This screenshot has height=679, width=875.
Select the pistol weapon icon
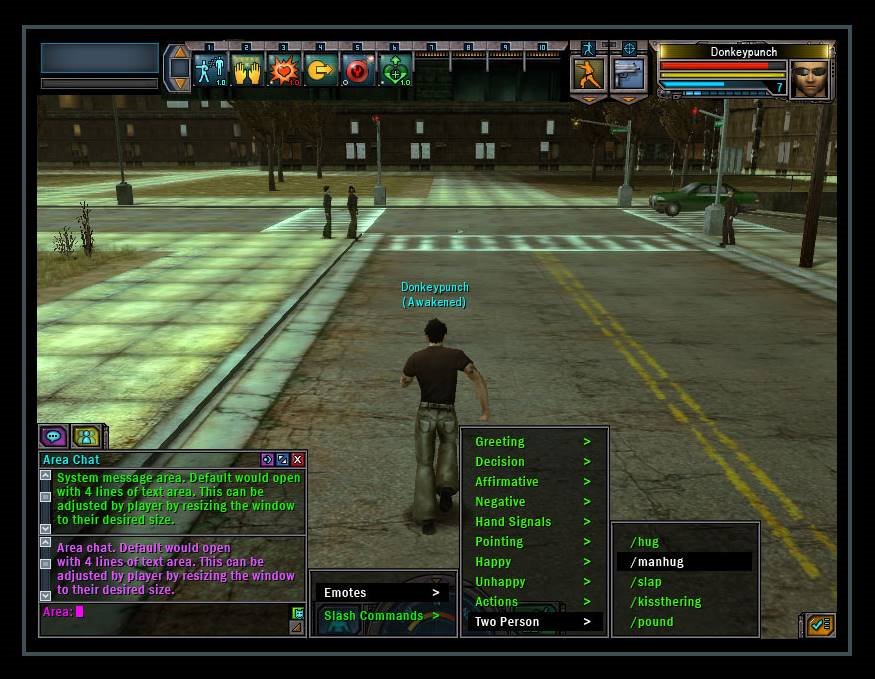click(x=628, y=73)
